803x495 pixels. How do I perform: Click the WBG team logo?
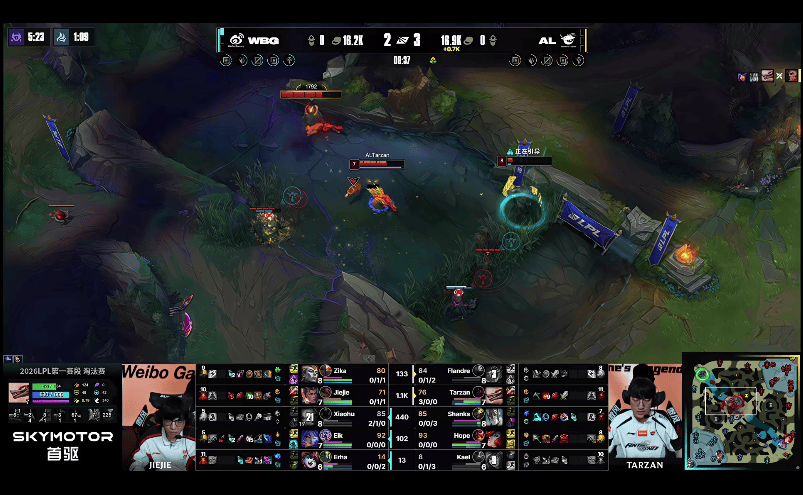237,40
